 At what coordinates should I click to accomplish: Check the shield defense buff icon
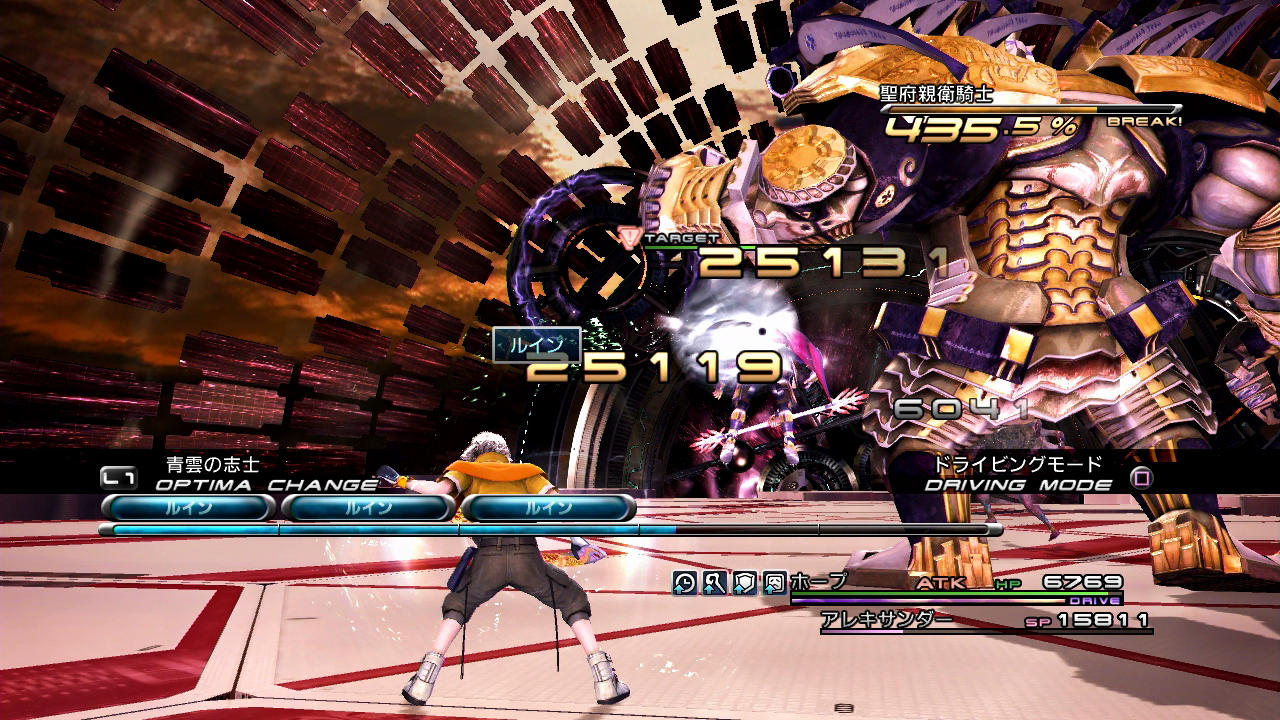coord(744,583)
